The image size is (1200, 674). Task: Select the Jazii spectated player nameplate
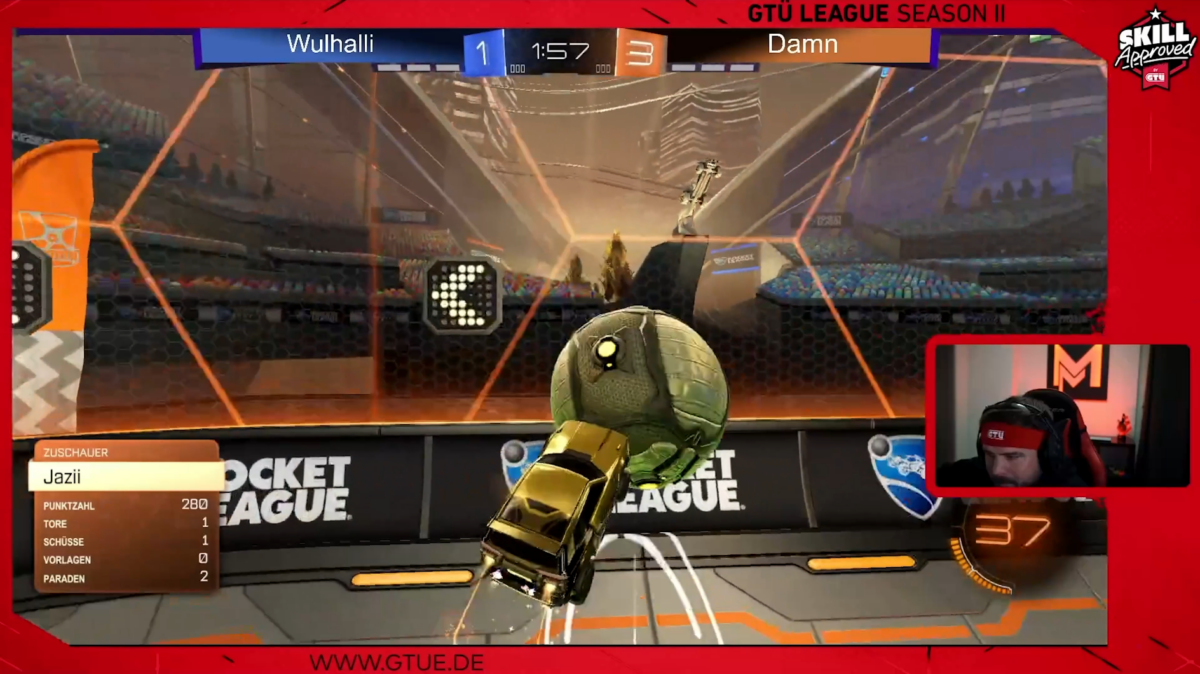click(125, 476)
